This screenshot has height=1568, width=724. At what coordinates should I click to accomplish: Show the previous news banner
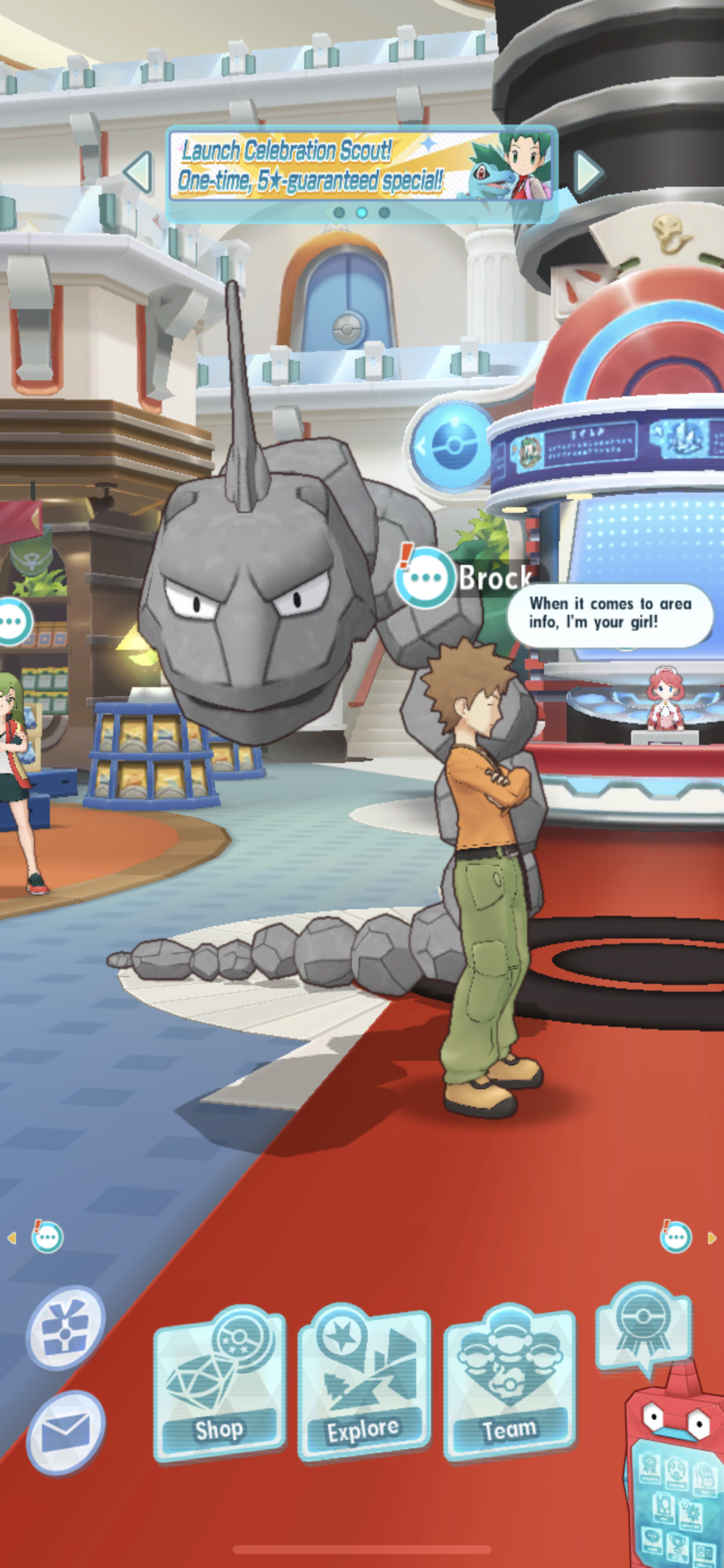139,172
